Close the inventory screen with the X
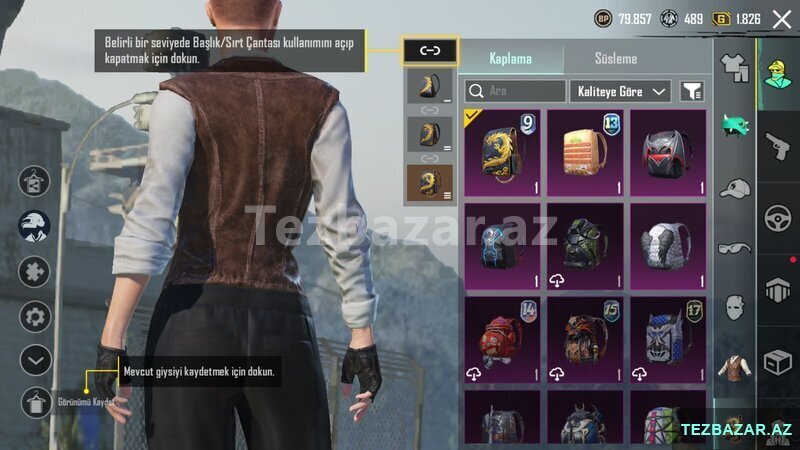Image resolution: width=800 pixels, height=450 pixels. coord(781,18)
